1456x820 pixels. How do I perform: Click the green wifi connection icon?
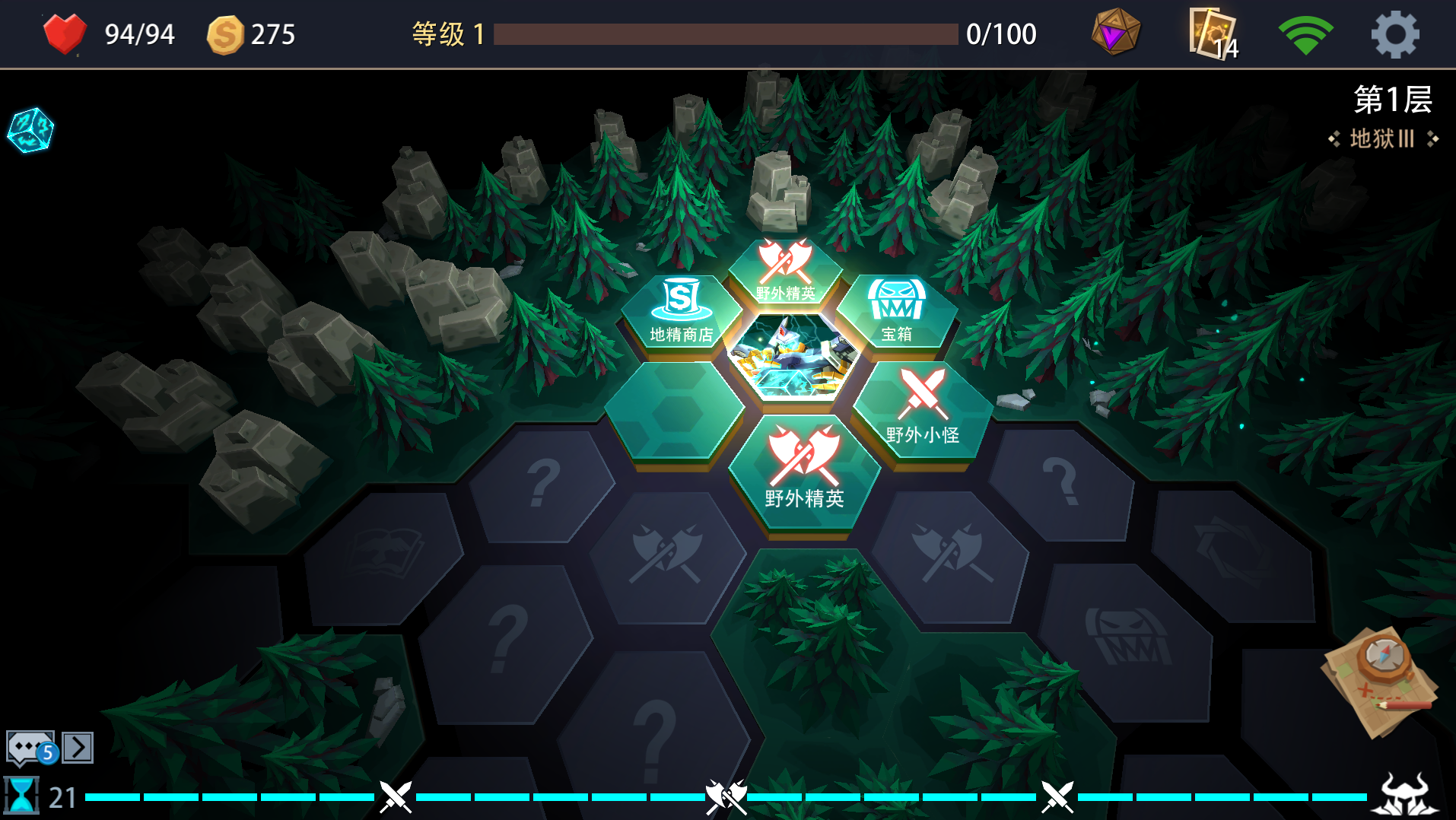coord(1306,33)
